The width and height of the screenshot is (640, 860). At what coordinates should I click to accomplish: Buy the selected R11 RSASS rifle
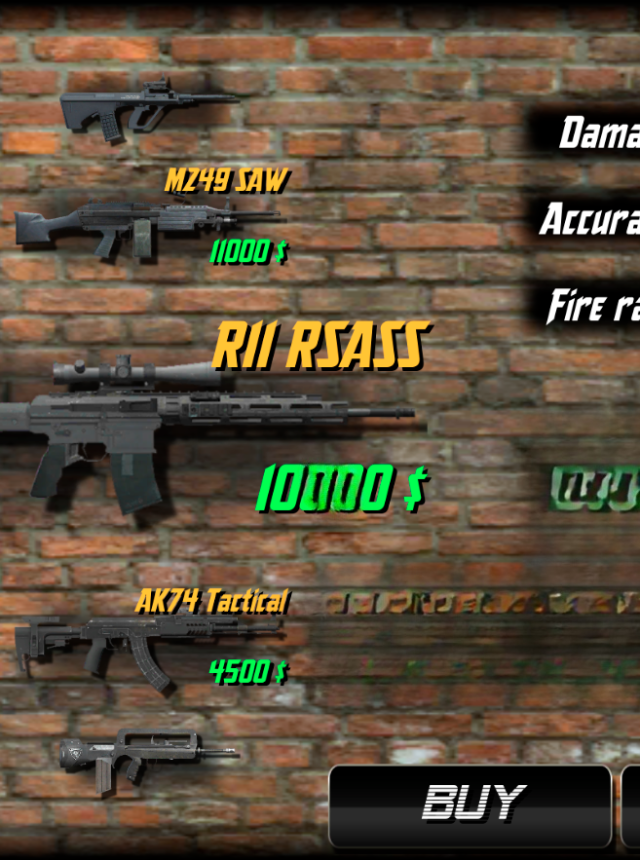[x=470, y=804]
